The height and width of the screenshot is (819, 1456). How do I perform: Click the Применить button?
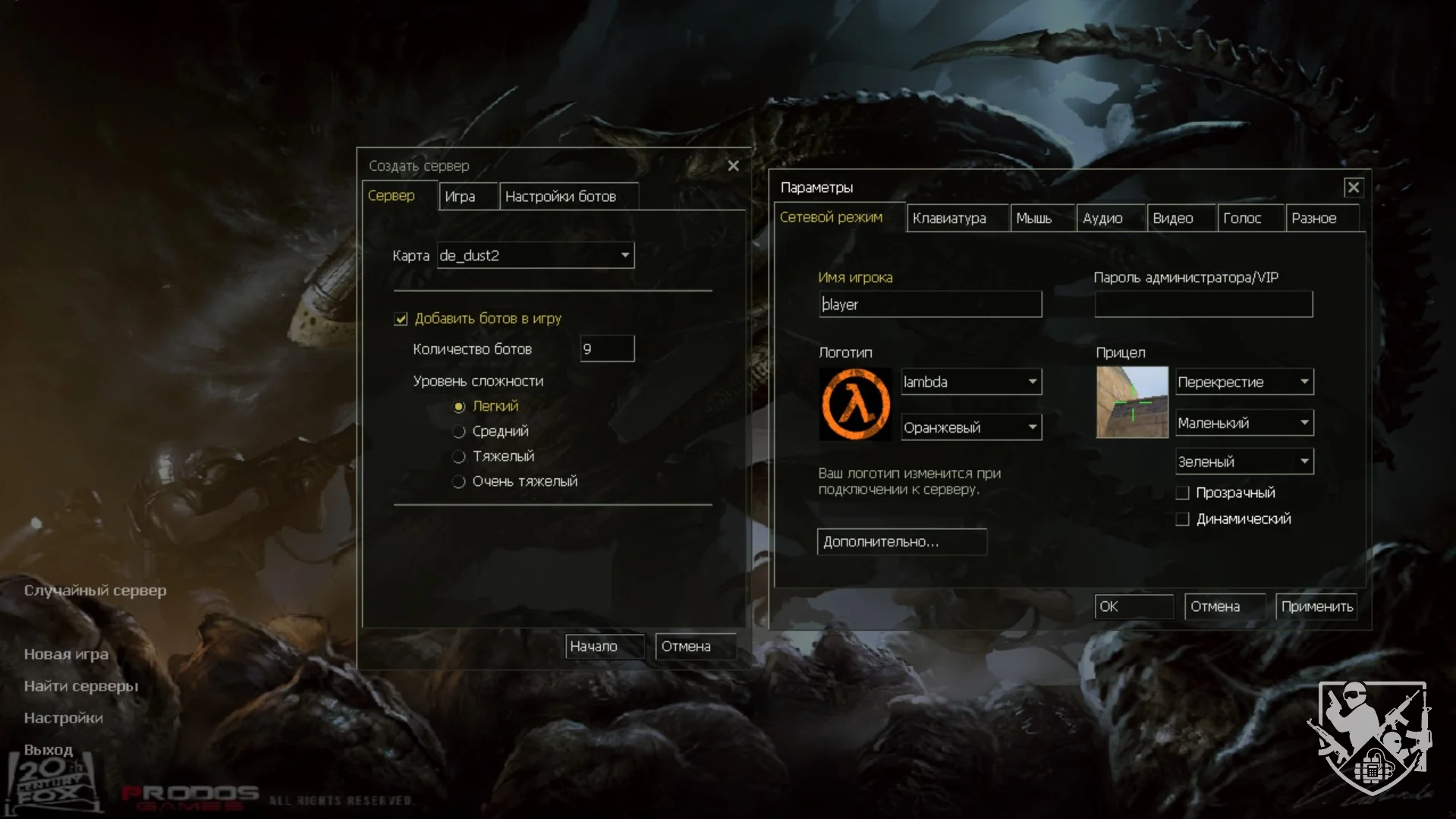point(1316,606)
